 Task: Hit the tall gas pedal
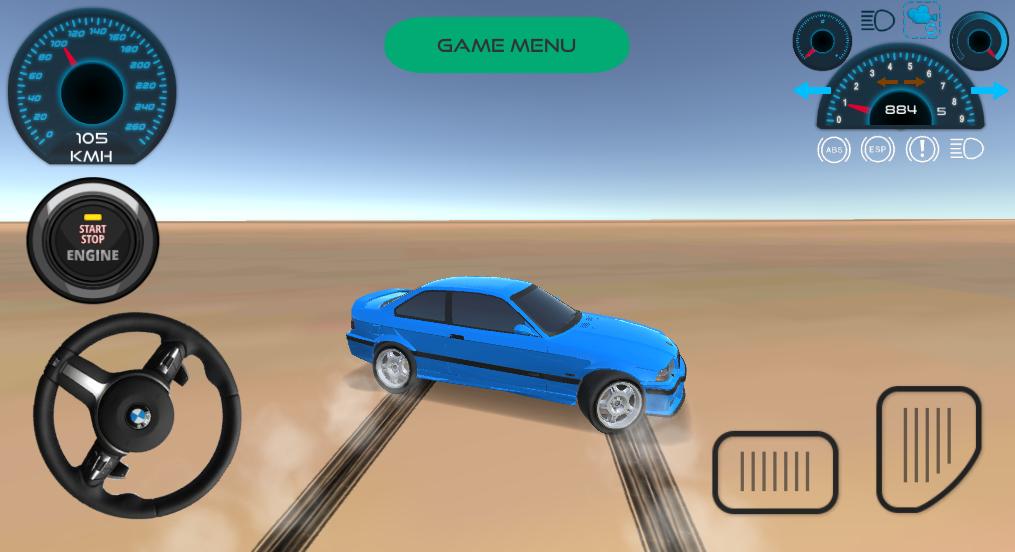pyautogui.click(x=928, y=449)
